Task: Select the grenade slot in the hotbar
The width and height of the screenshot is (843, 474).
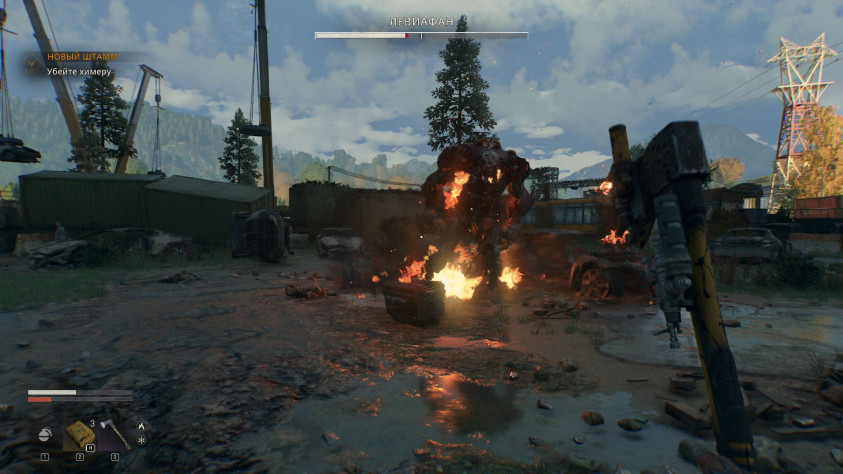Action: (x=45, y=434)
